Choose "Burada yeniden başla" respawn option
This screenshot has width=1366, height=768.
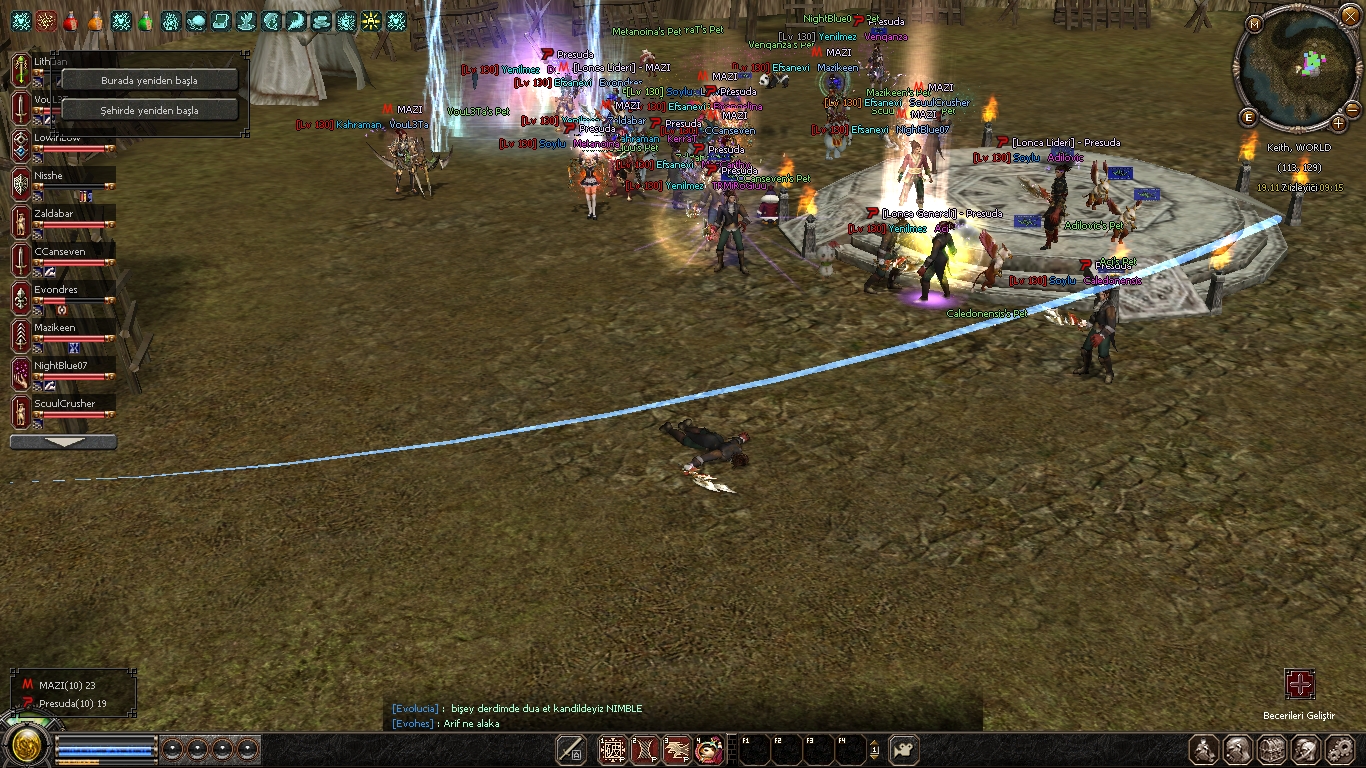tap(149, 80)
